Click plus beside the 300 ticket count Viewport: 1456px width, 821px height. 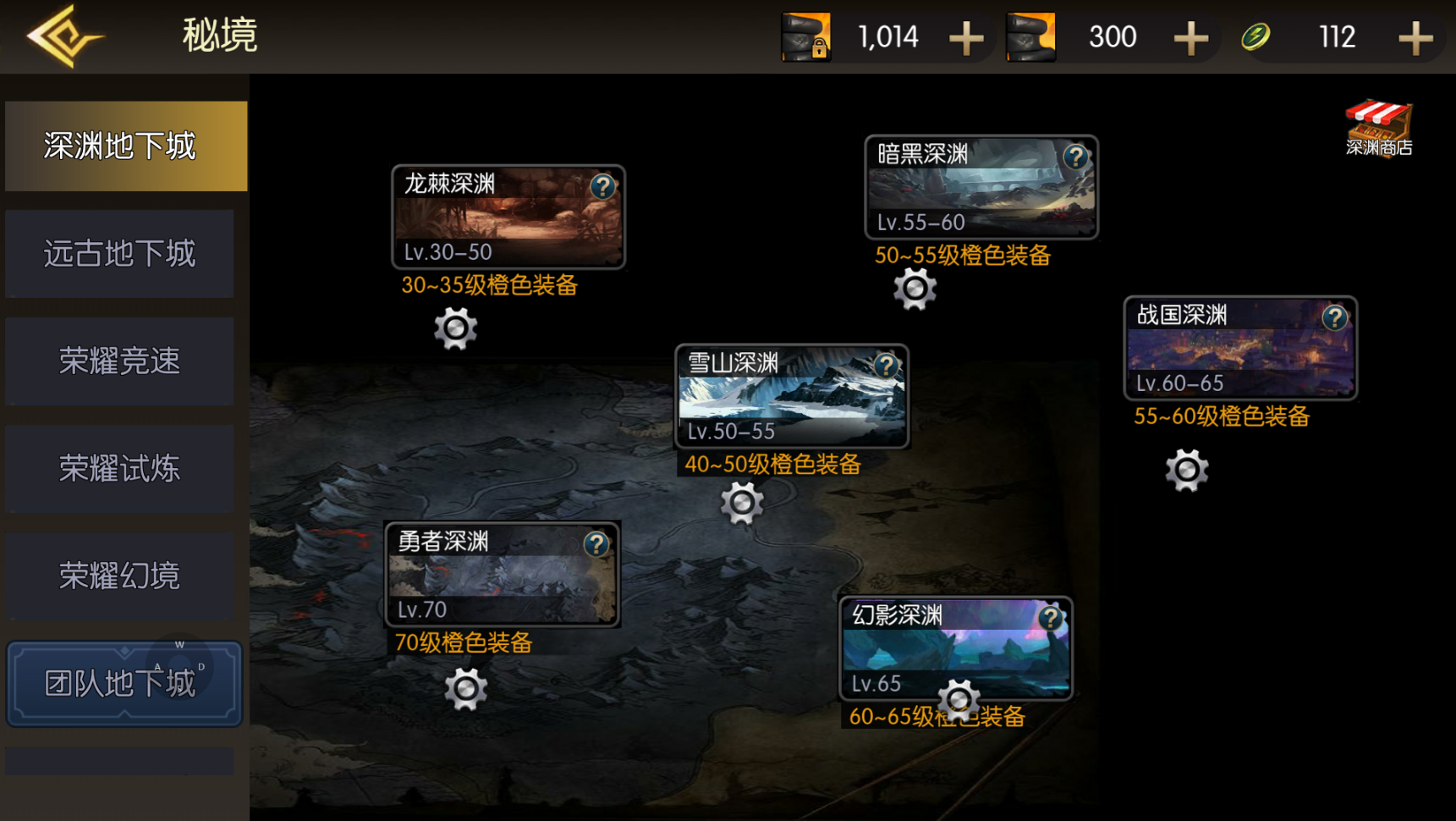coord(1191,38)
